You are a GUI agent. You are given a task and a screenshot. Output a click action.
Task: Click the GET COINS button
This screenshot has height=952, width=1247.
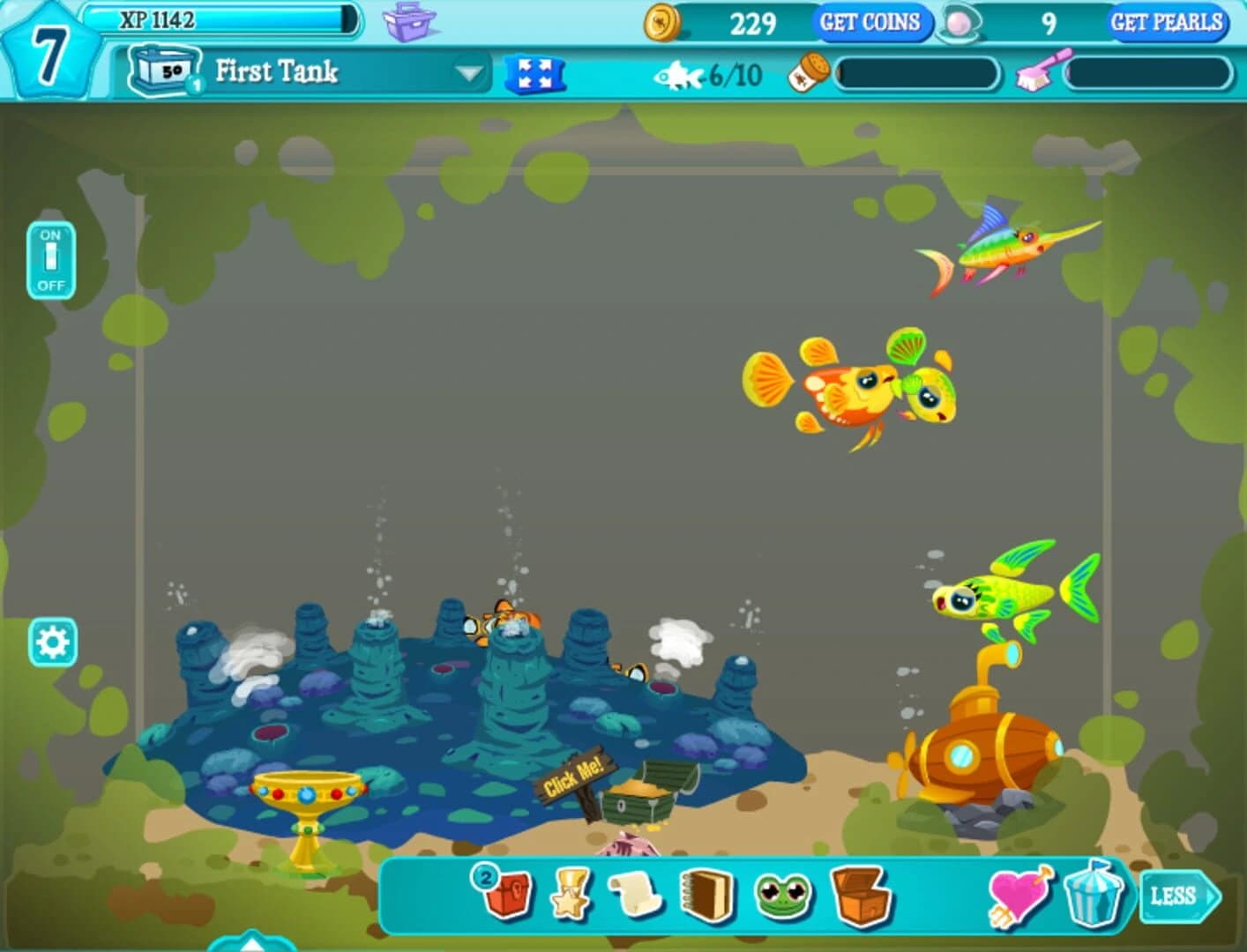(x=870, y=22)
